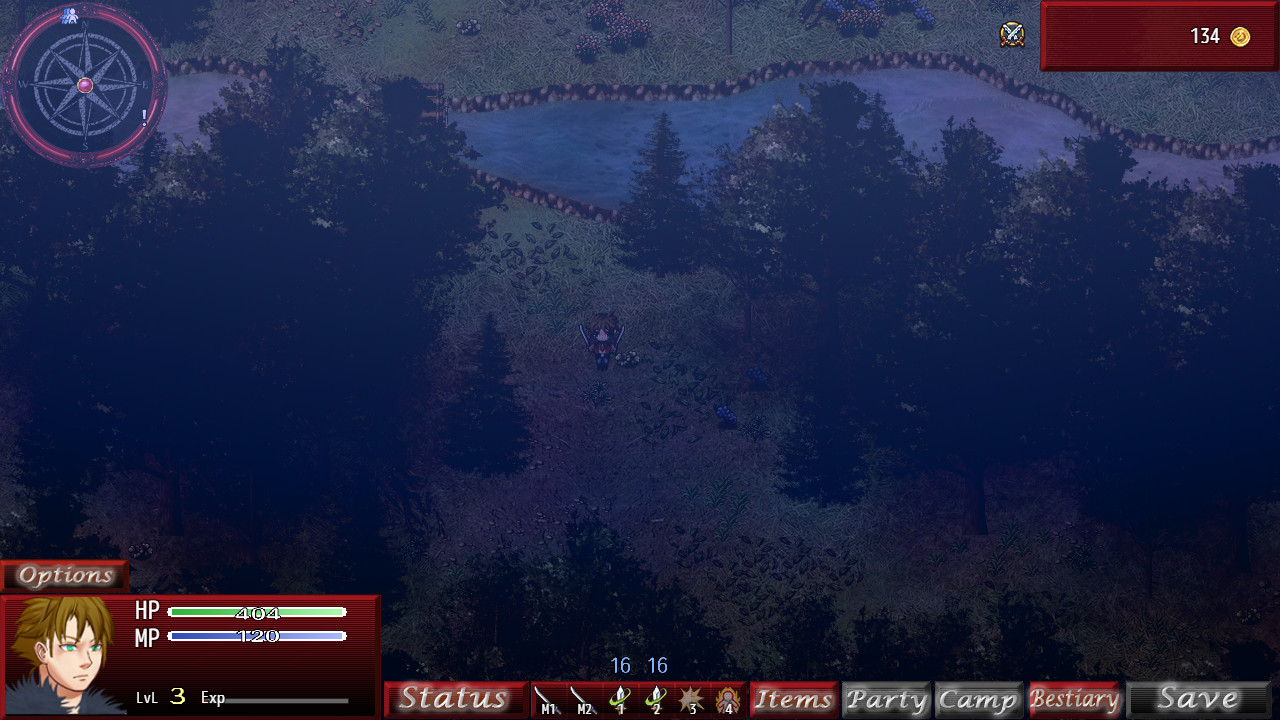Viewport: 1280px width, 720px height.
Task: Activate skill in hotbar slot 1
Action: (x=620, y=698)
